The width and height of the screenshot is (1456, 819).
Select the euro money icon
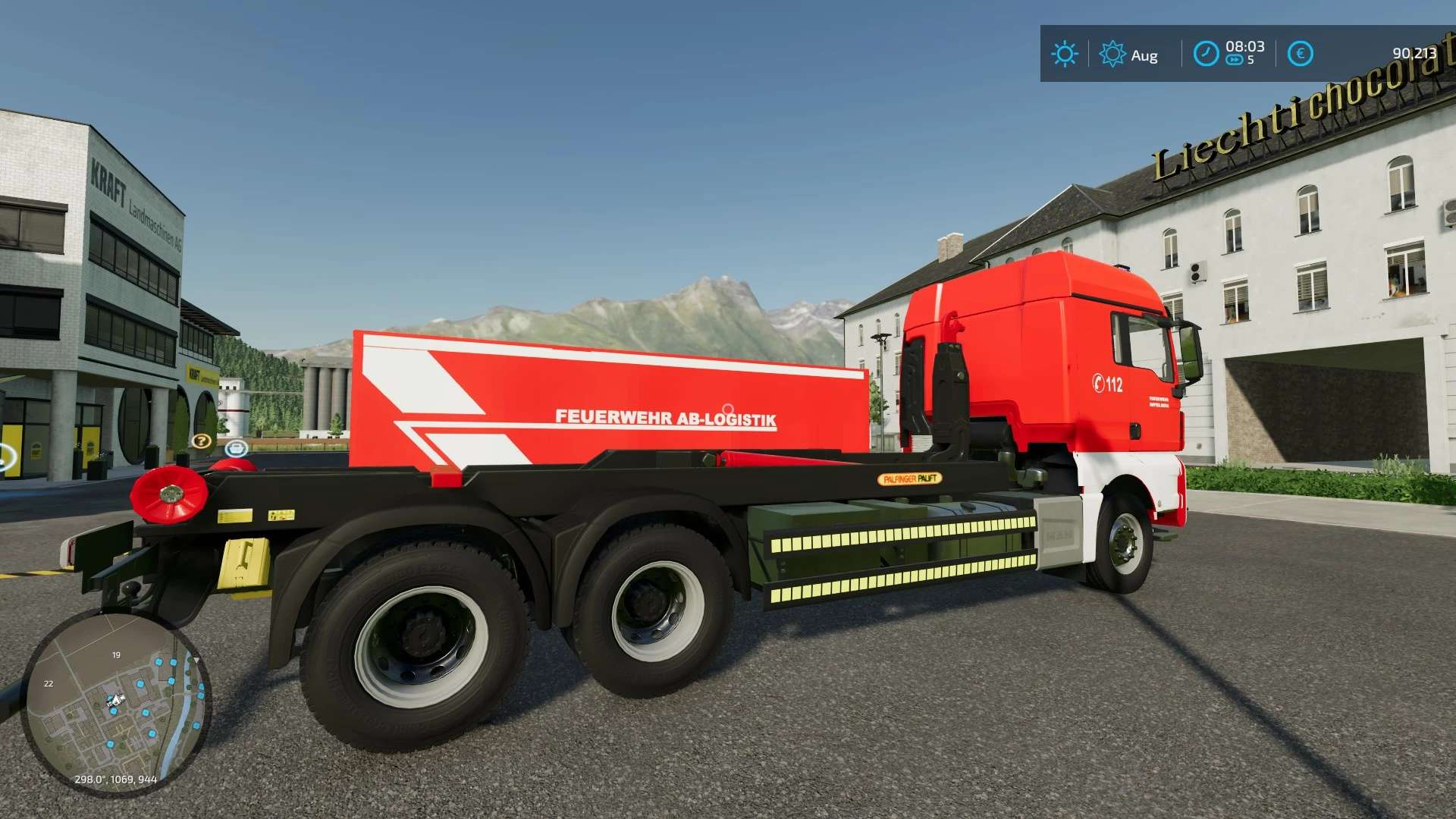point(1300,54)
